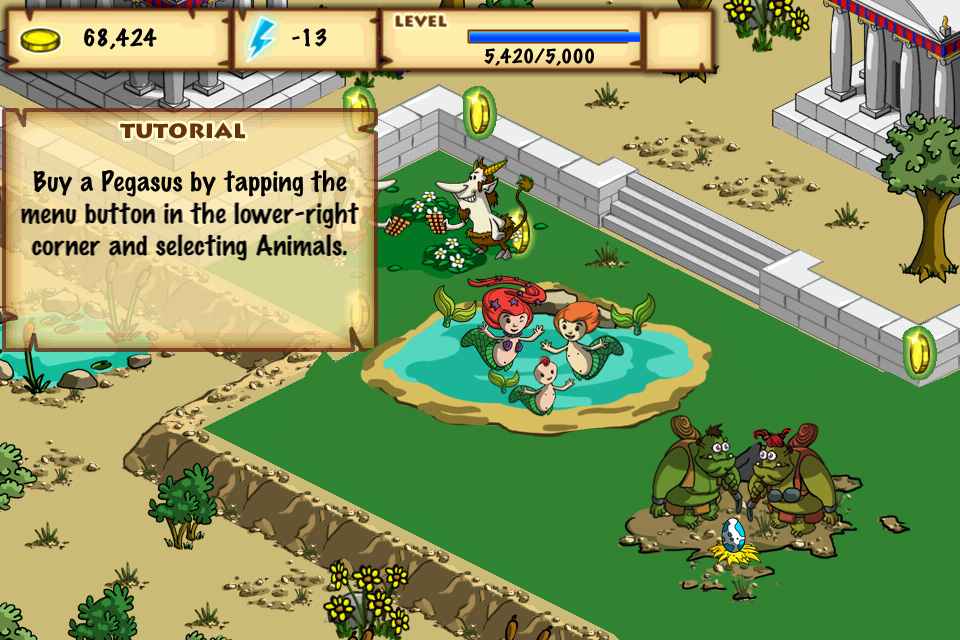Tap the Tutorial instruction panel
This screenshot has height=640, width=960.
tap(190, 228)
